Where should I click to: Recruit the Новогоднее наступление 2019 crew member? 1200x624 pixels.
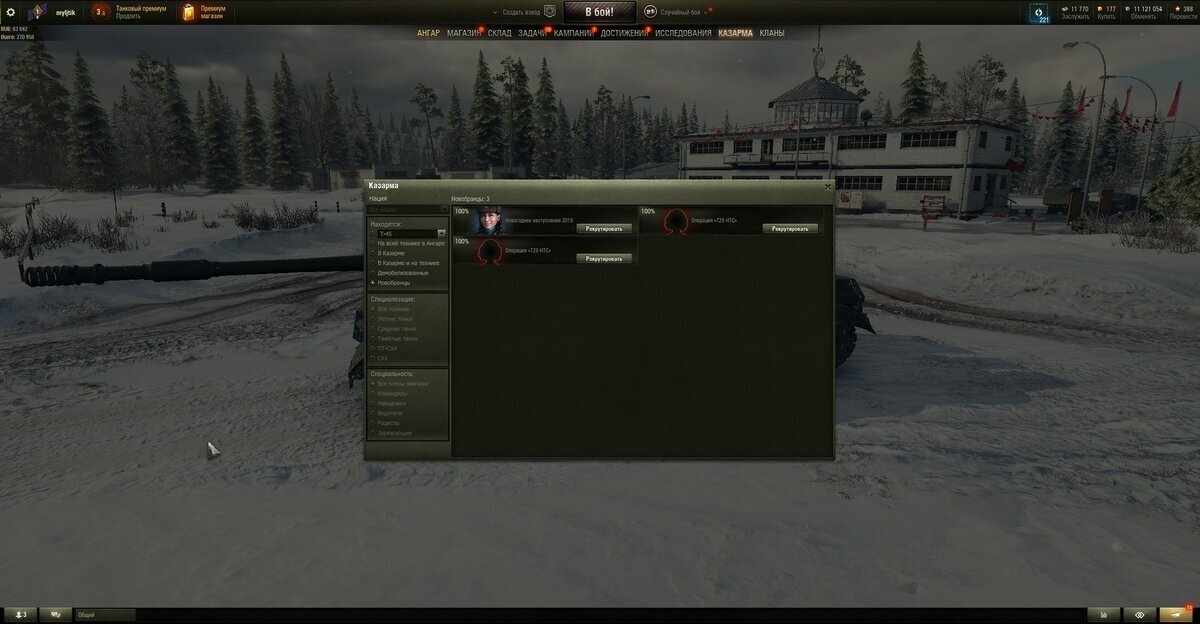click(604, 228)
